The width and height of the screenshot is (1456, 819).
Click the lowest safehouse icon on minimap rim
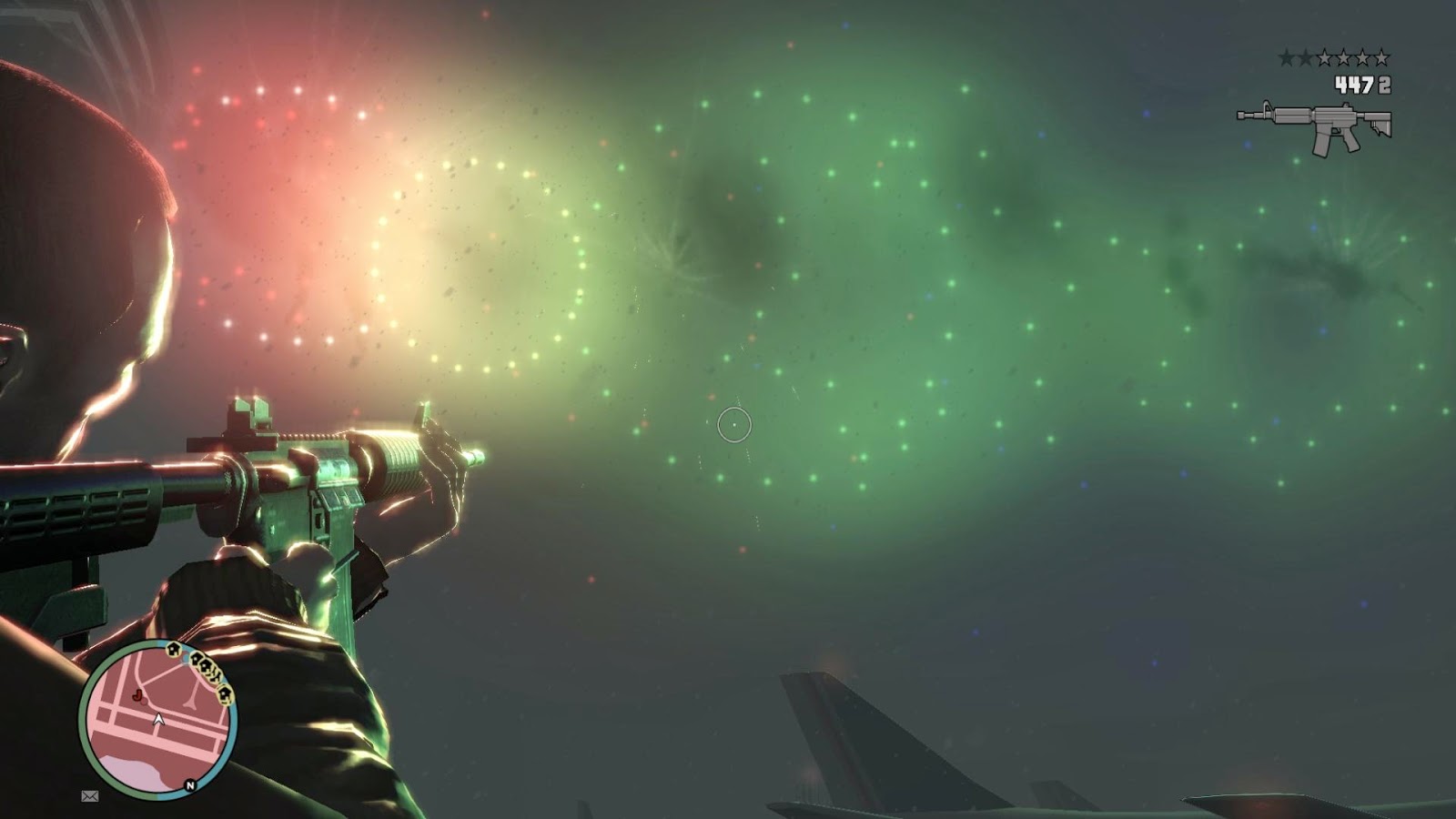[224, 693]
